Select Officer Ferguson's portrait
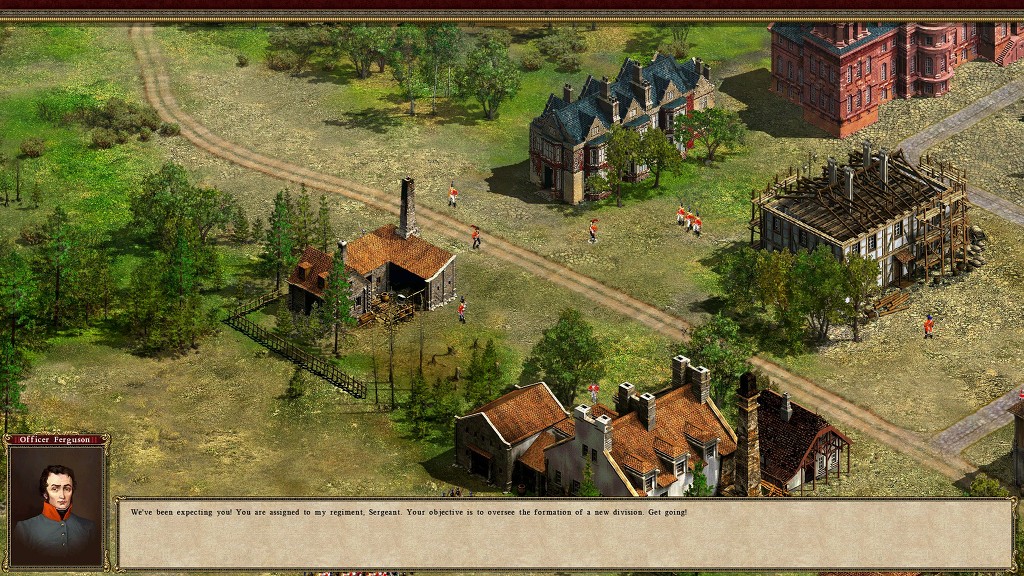The image size is (1024, 576). coord(56,506)
